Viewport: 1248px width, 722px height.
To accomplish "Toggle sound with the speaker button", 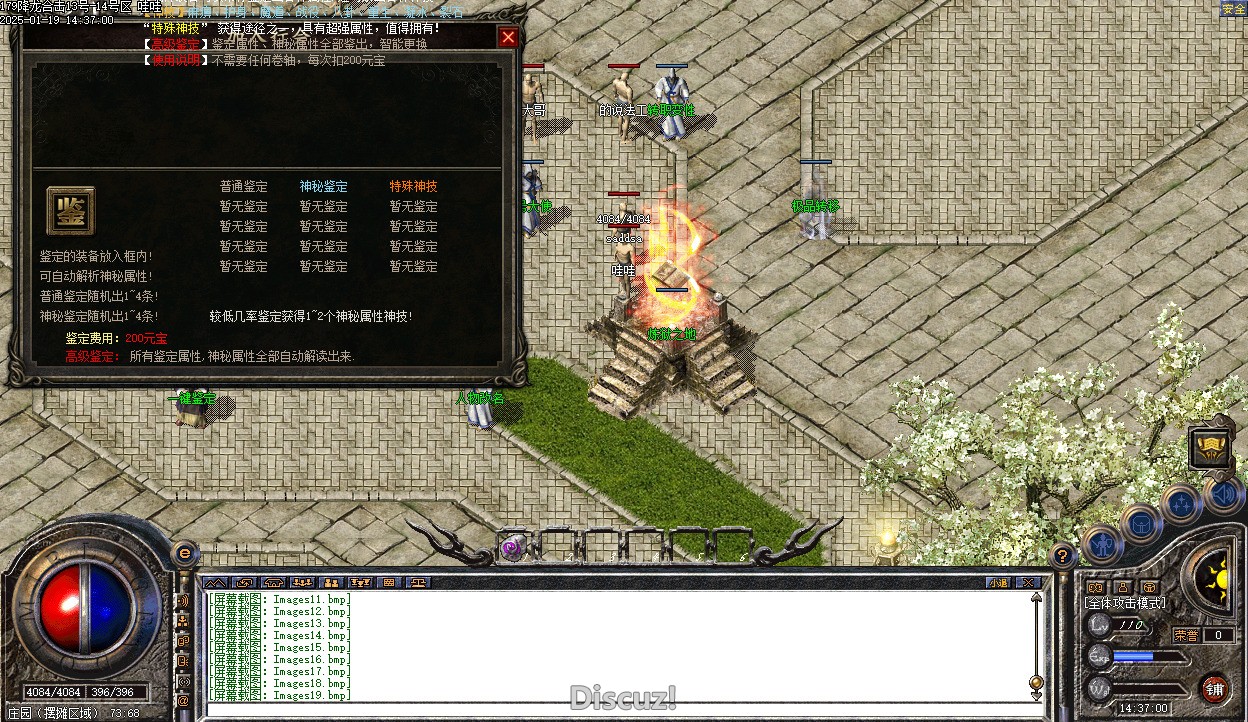I will pyautogui.click(x=1222, y=493).
